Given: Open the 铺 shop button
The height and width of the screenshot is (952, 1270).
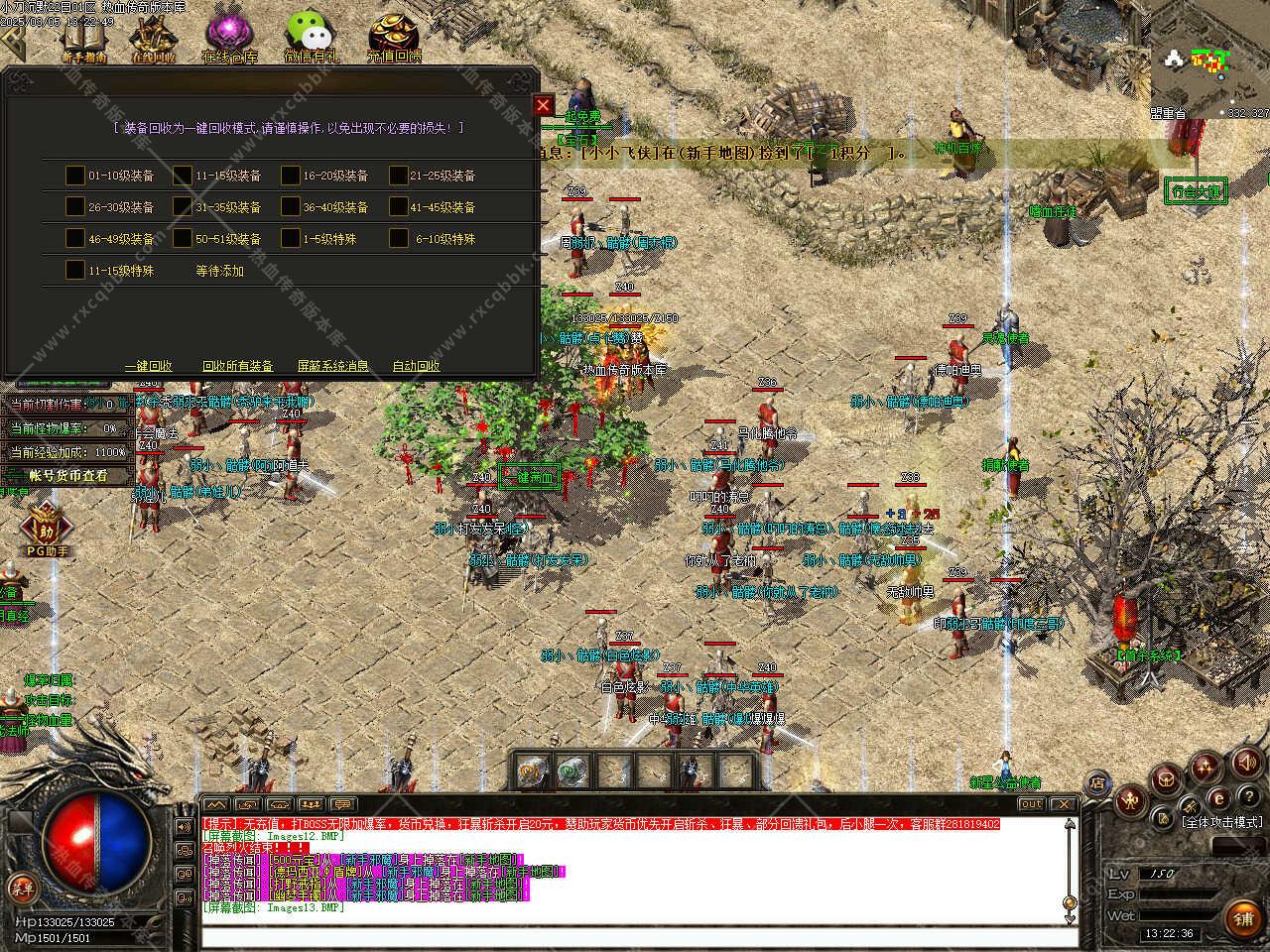Looking at the screenshot, I should pos(1242,919).
